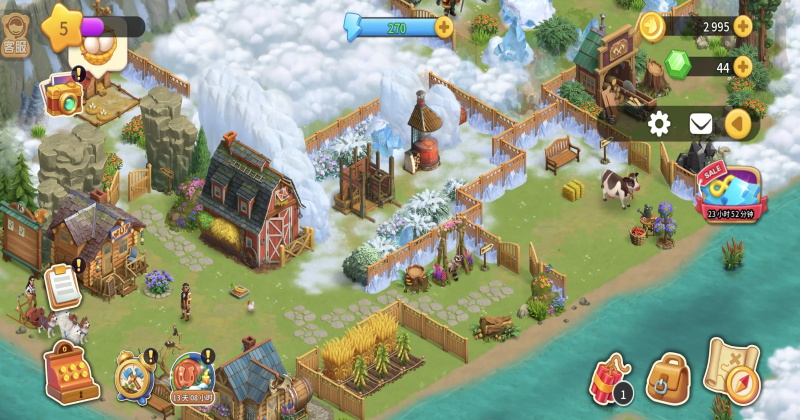800x420 pixels.
Task: Open the alarm clock with tools icon
Action: point(134,375)
